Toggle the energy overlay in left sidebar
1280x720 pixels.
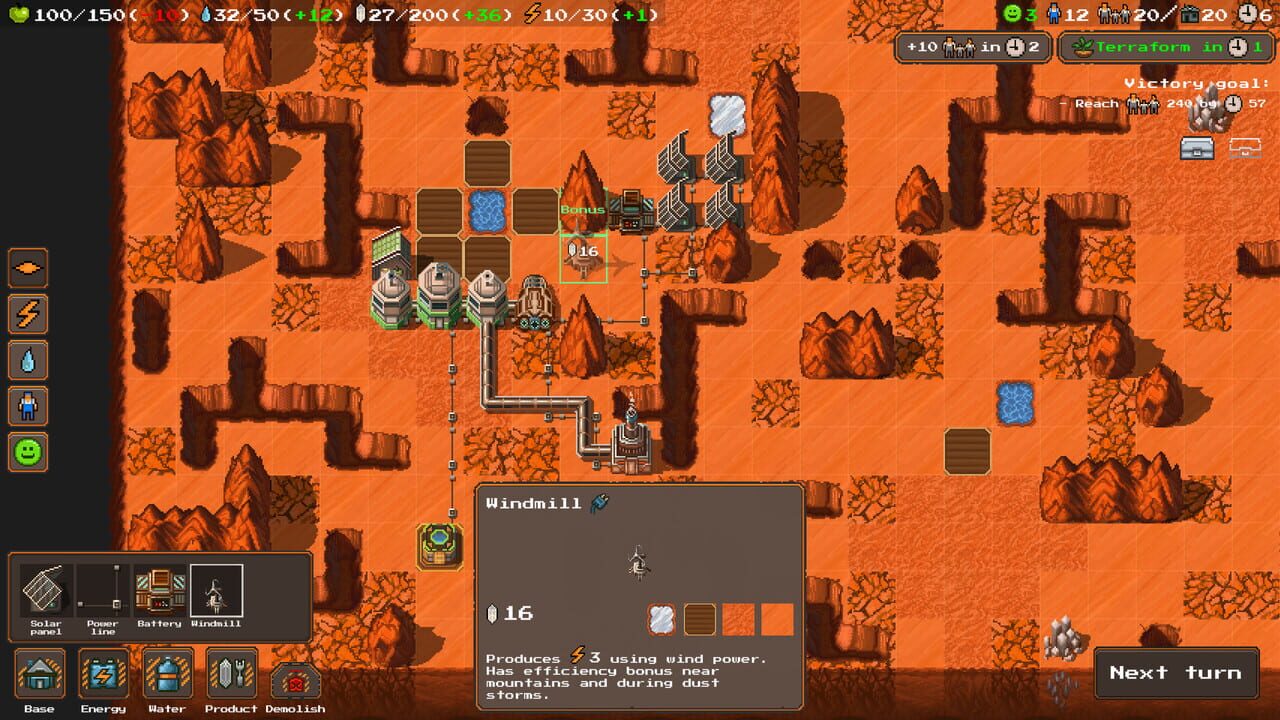pyautogui.click(x=27, y=314)
